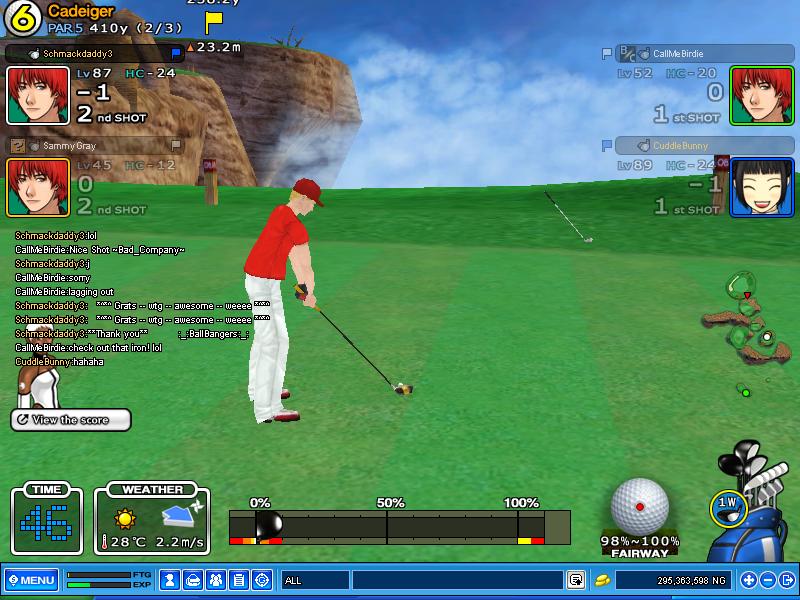Focus the chat message input field
This screenshot has height=600, width=800.
pos(457,580)
